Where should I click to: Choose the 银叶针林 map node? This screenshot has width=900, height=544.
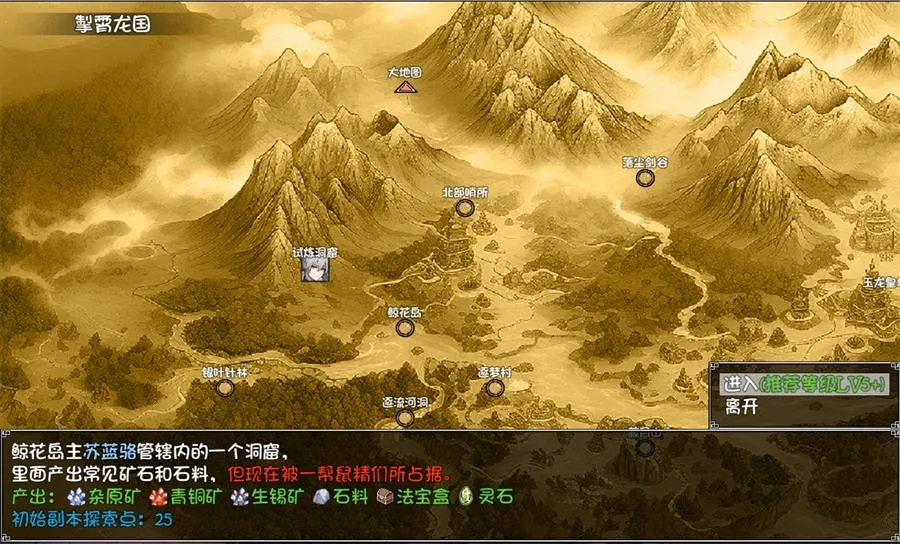[x=224, y=387]
